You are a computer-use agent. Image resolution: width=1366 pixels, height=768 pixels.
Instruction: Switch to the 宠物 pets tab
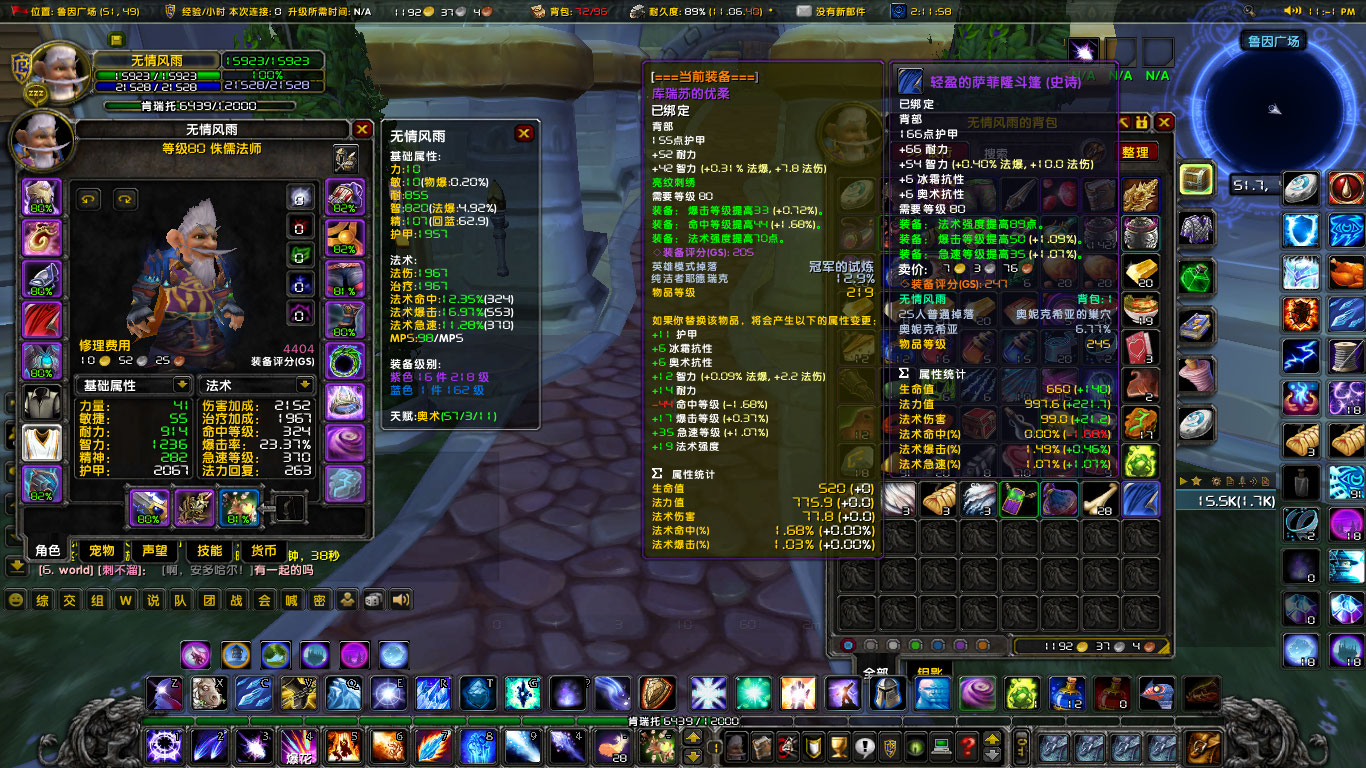[101, 550]
